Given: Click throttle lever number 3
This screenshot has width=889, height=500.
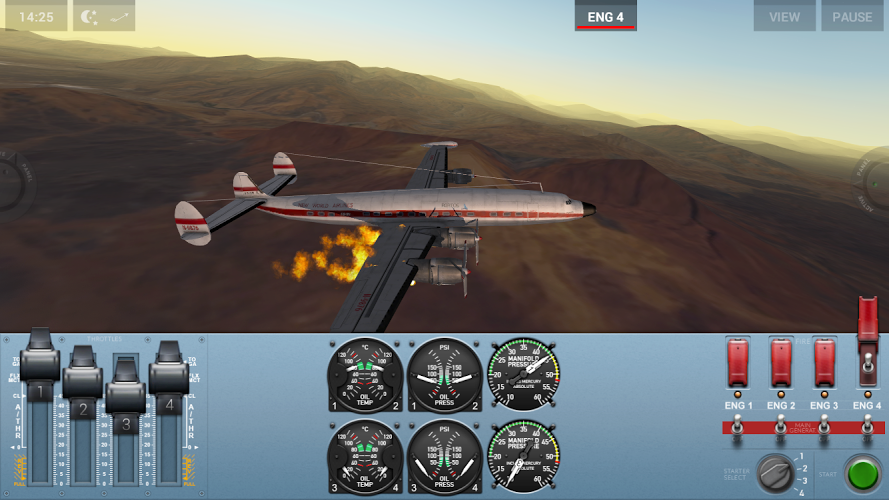Looking at the screenshot, I should 126,392.
